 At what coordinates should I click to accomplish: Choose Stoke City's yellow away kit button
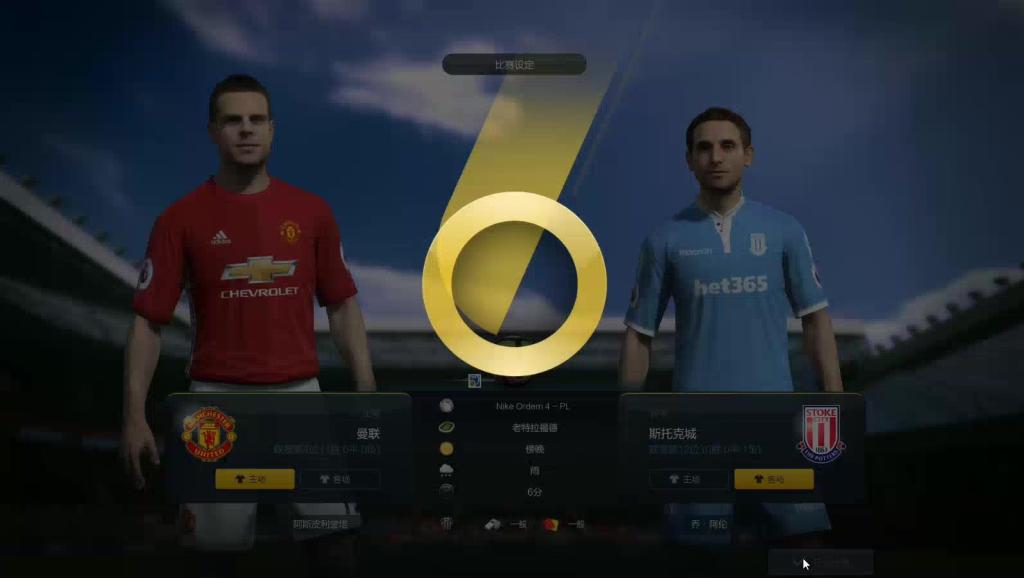[773, 479]
